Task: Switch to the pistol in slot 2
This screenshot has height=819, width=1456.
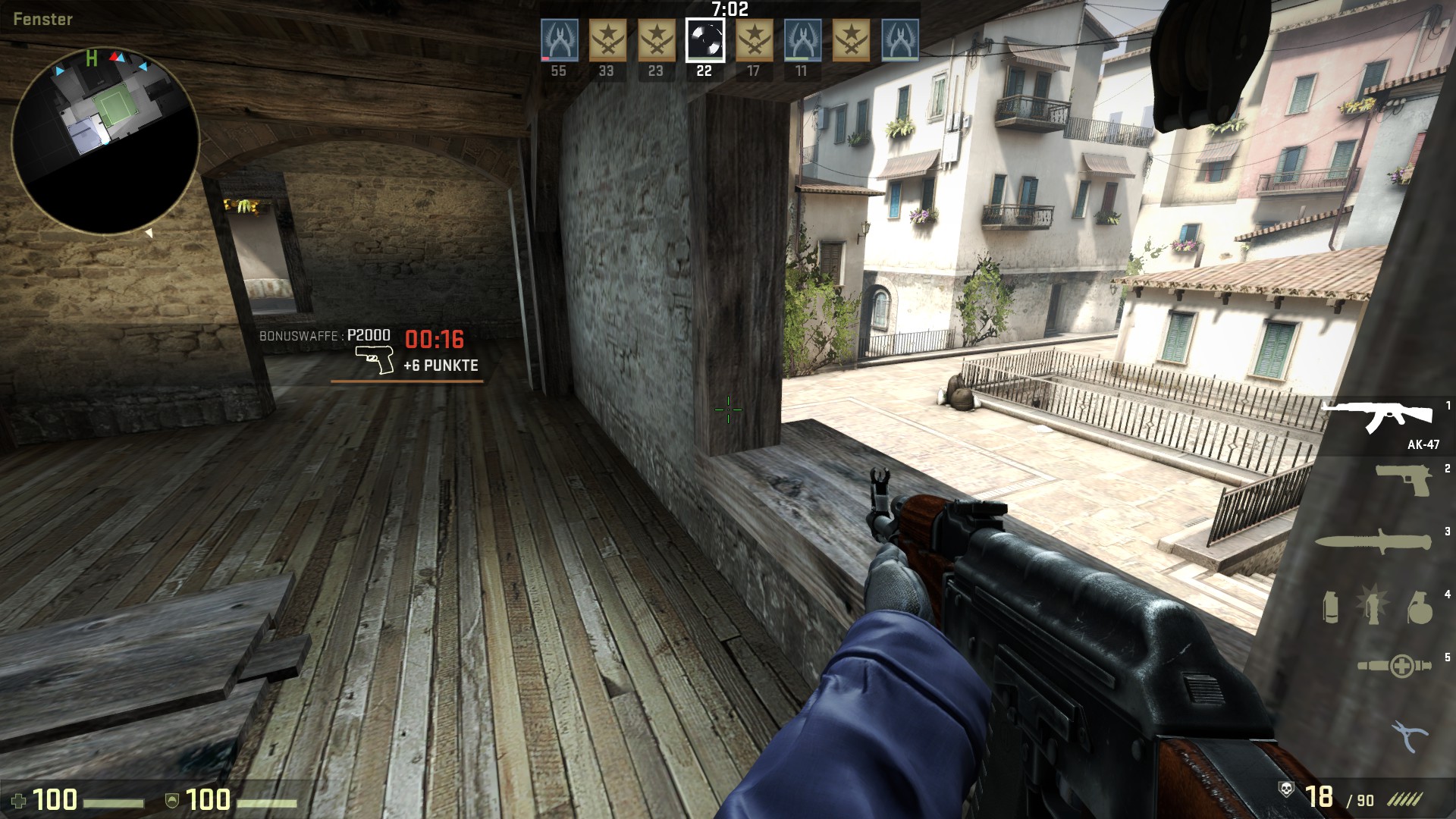Action: click(x=1404, y=481)
